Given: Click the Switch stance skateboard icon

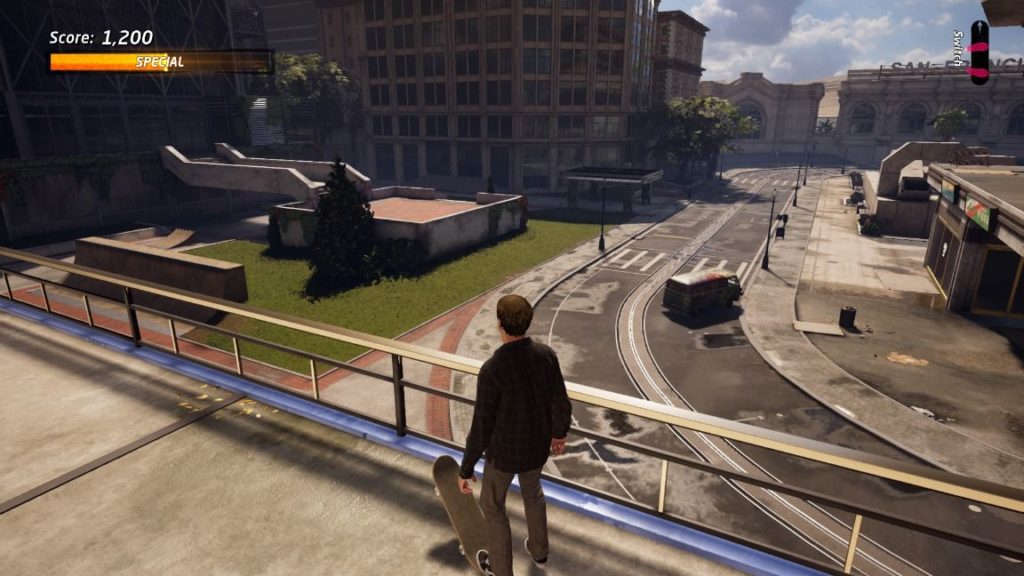Looking at the screenshot, I should pyautogui.click(x=978, y=52).
